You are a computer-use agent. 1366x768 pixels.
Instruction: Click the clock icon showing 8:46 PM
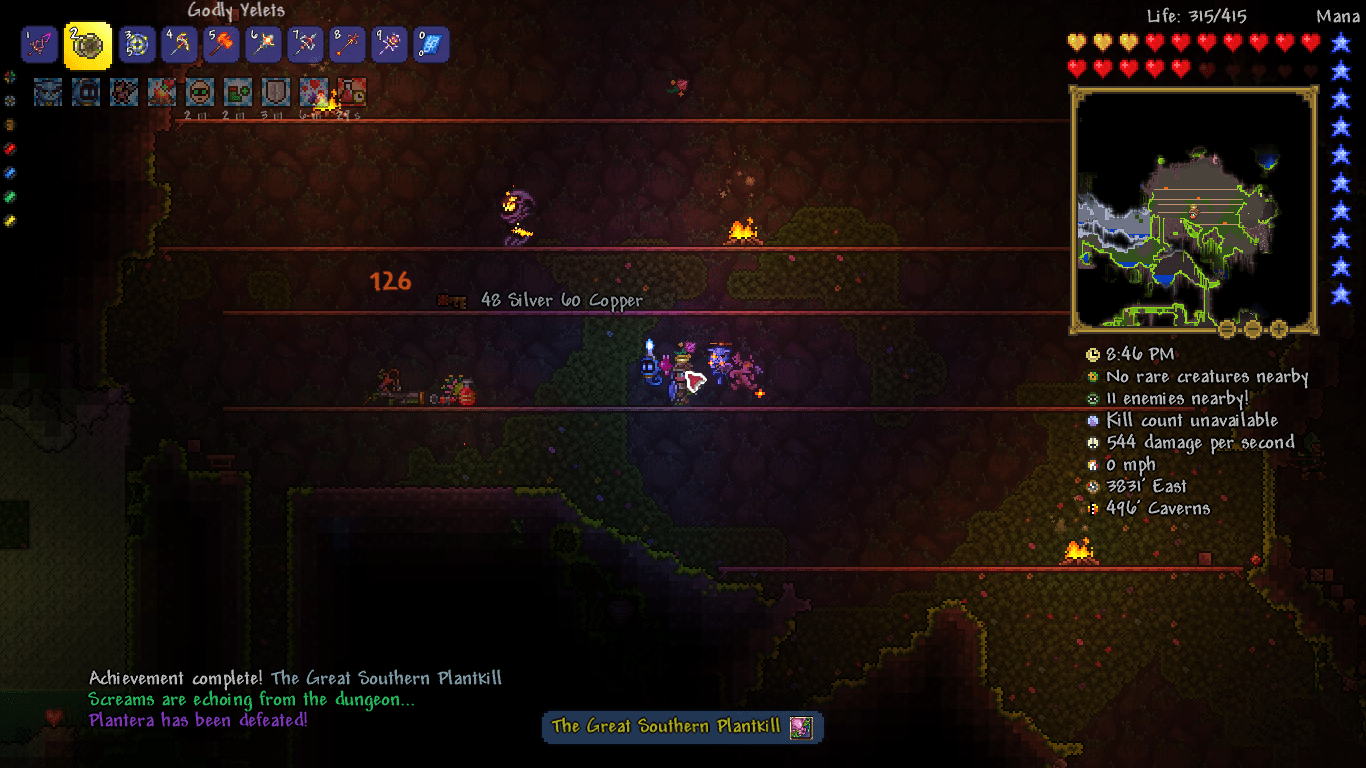[1092, 355]
